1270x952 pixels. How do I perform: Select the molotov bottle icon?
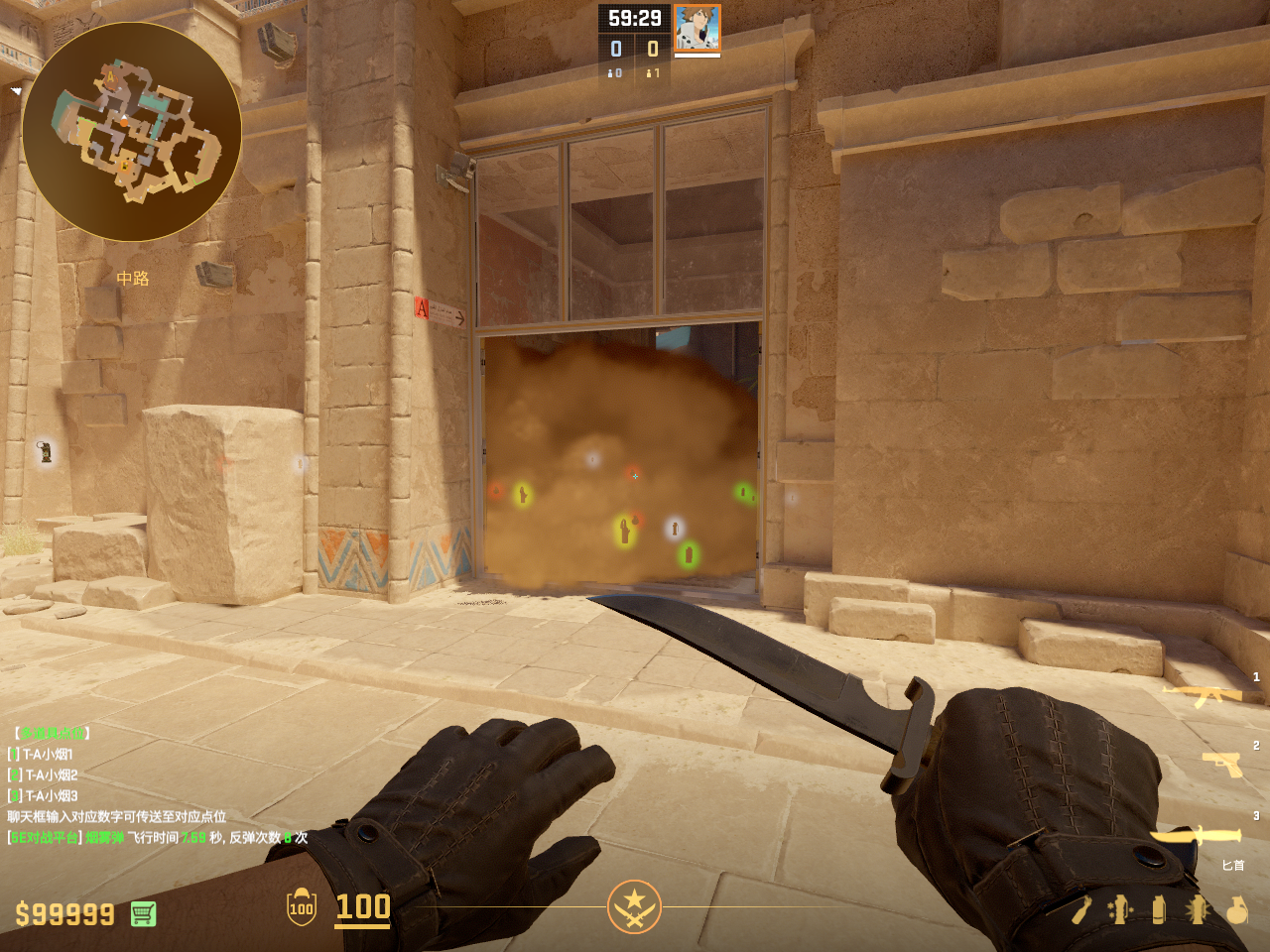[x=1081, y=909]
